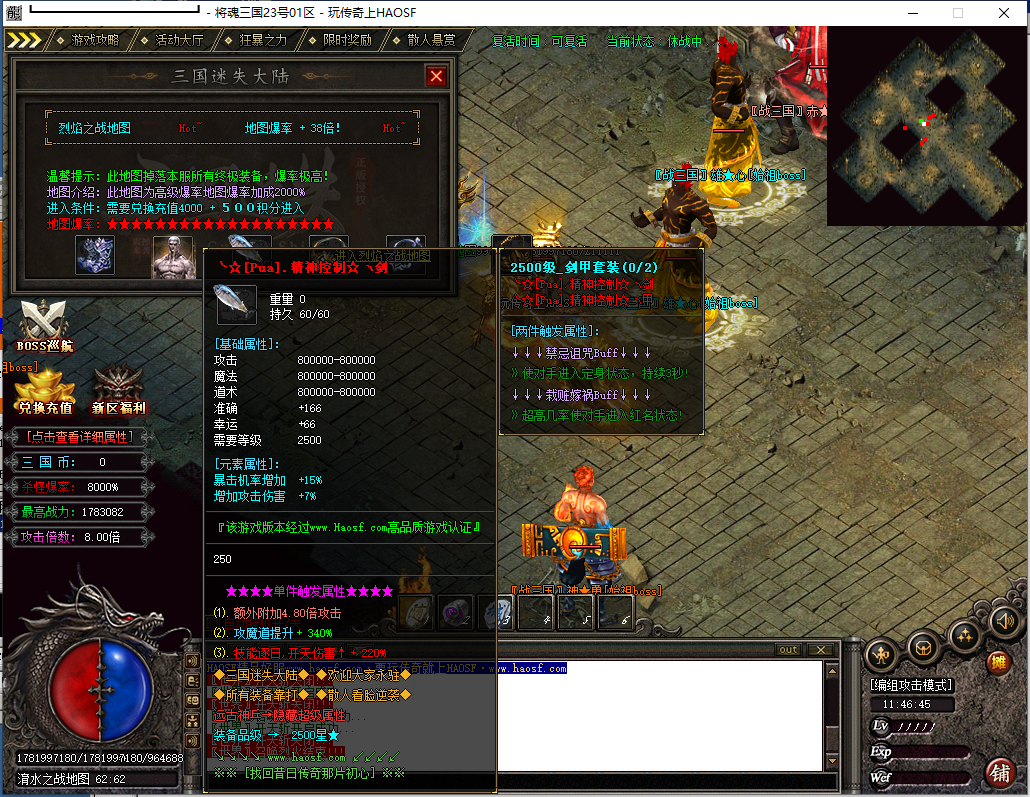Open the 铺 shop button
Image resolution: width=1030 pixels, height=797 pixels.
(x=999, y=772)
